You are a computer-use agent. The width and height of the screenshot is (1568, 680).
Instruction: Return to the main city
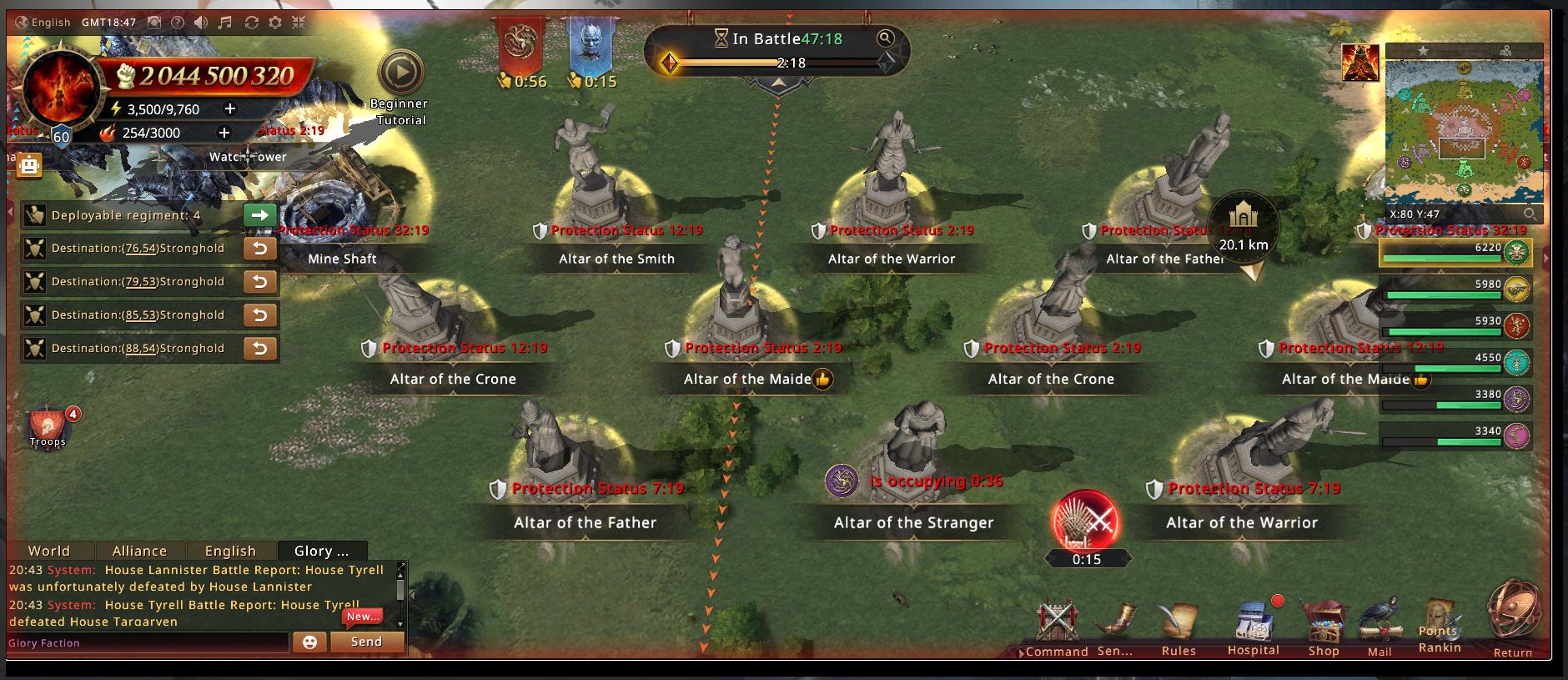(1512, 617)
